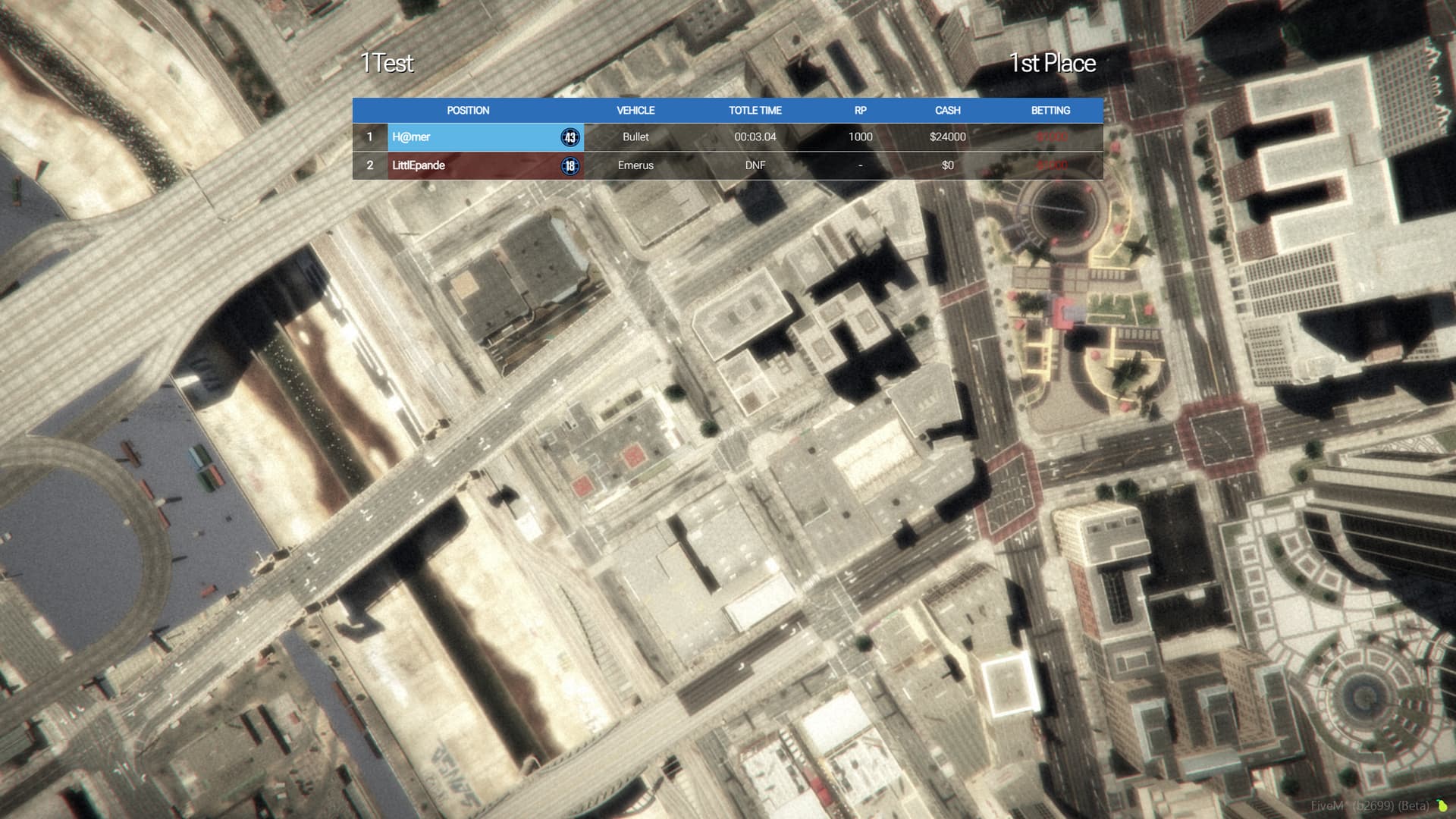The height and width of the screenshot is (819, 1456).
Task: Click H@mer's level 43 rank badge
Action: coord(569,137)
